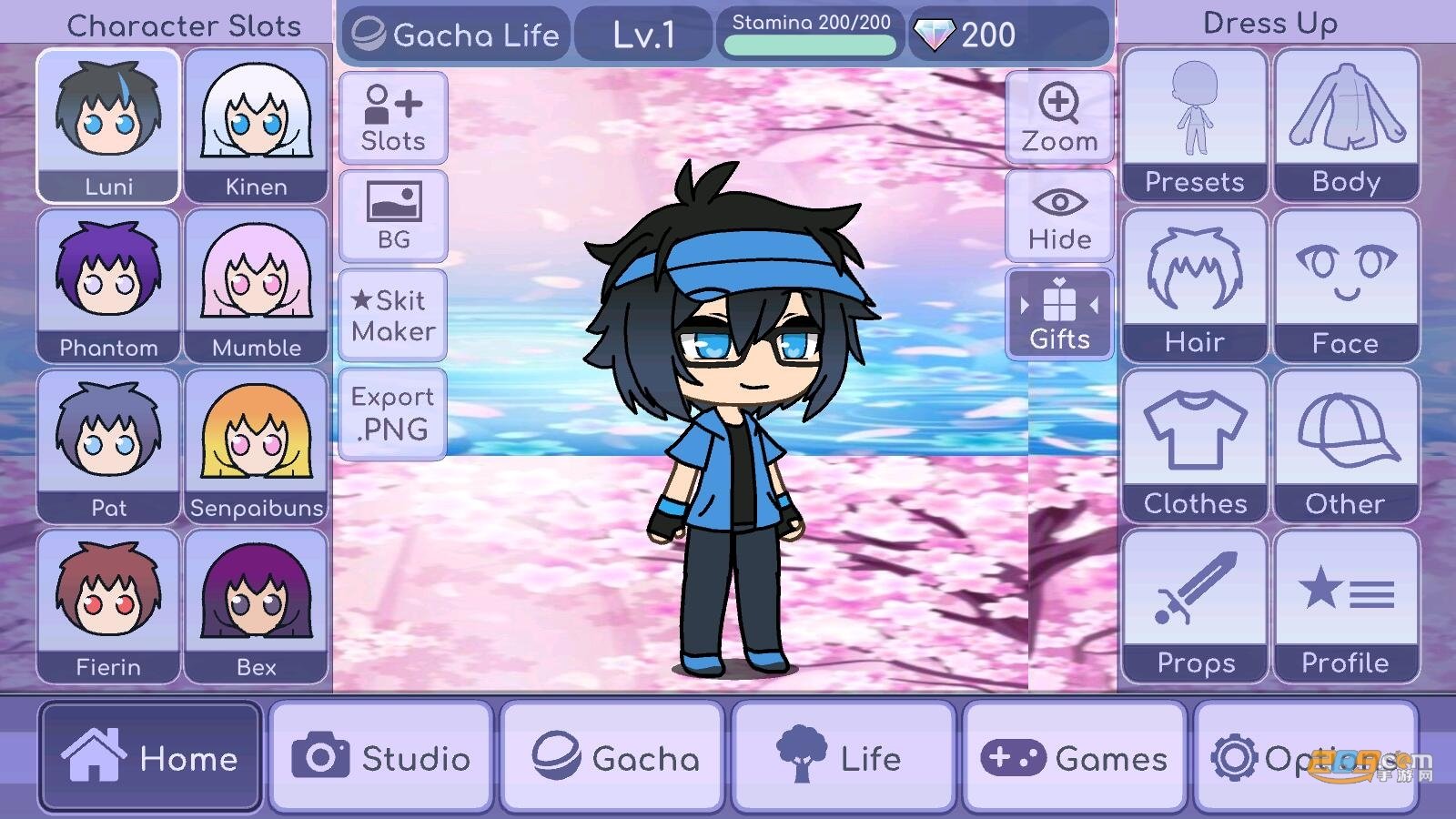Select the Fierin character slot

point(108,606)
